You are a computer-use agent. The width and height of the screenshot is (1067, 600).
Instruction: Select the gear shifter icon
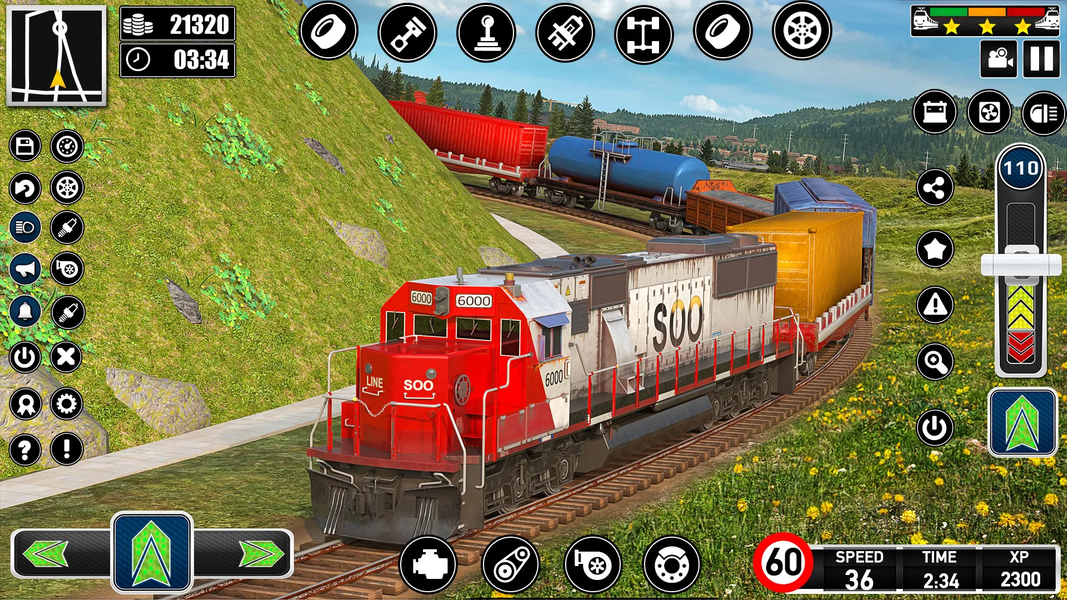(x=486, y=31)
